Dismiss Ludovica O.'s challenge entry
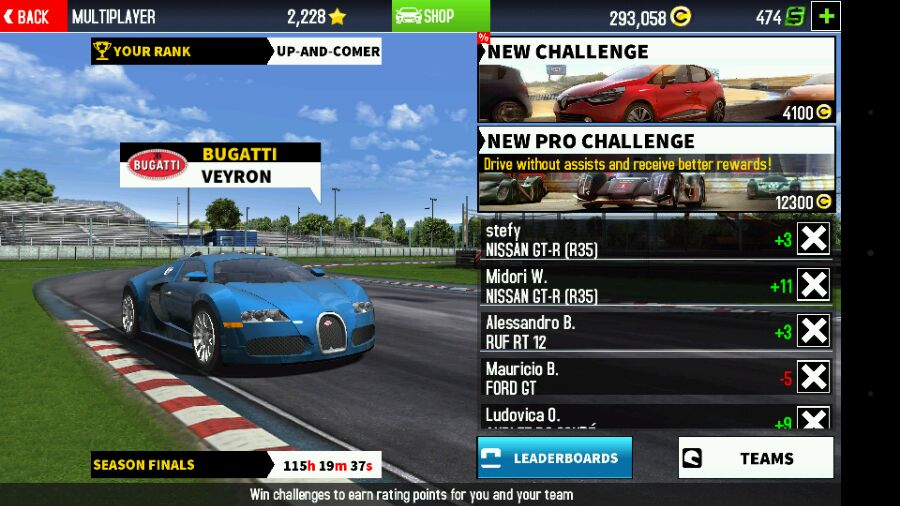This screenshot has width=900, height=506. click(813, 419)
